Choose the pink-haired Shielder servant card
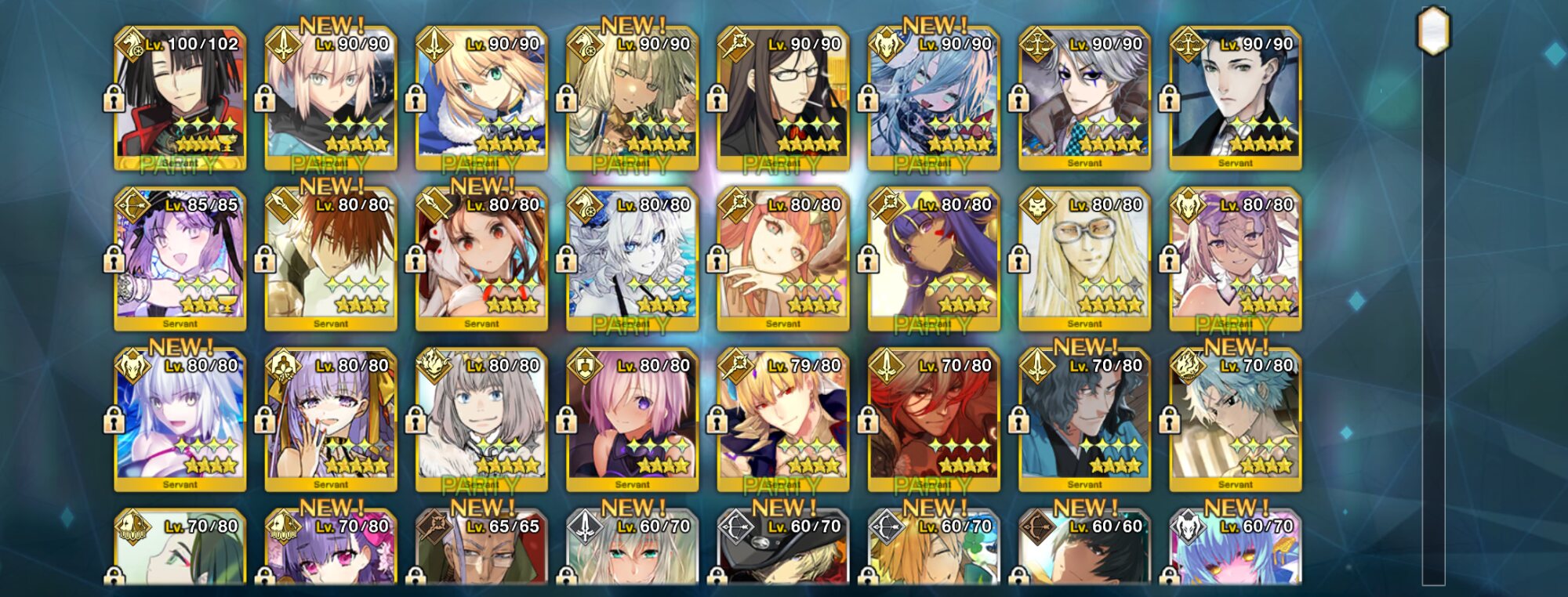Viewport: 1568px width, 597px height. tap(632, 419)
